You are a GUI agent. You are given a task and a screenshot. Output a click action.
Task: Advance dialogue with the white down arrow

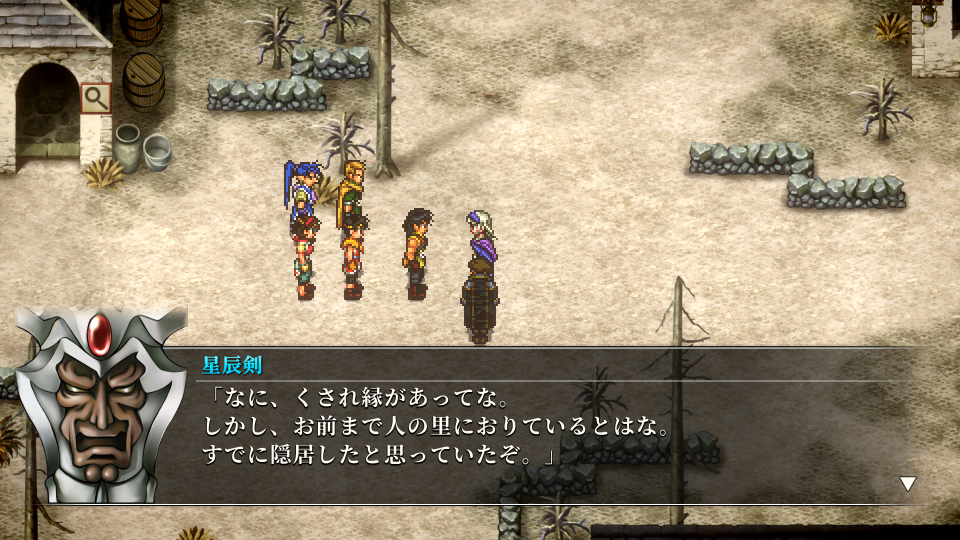[907, 484]
